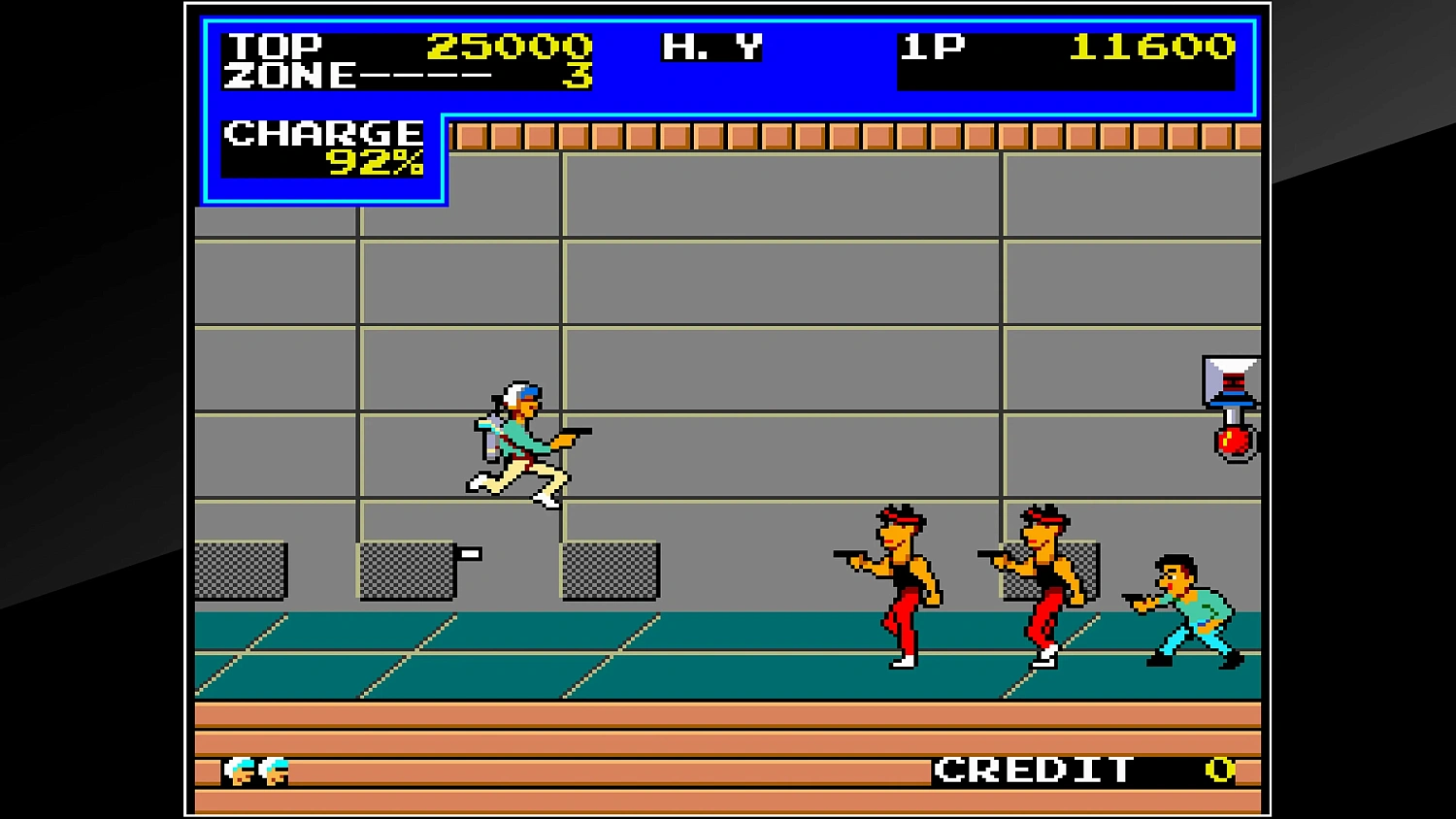Image resolution: width=1456 pixels, height=819 pixels.
Task: Select the second extra-life head icon
Action: tap(273, 771)
